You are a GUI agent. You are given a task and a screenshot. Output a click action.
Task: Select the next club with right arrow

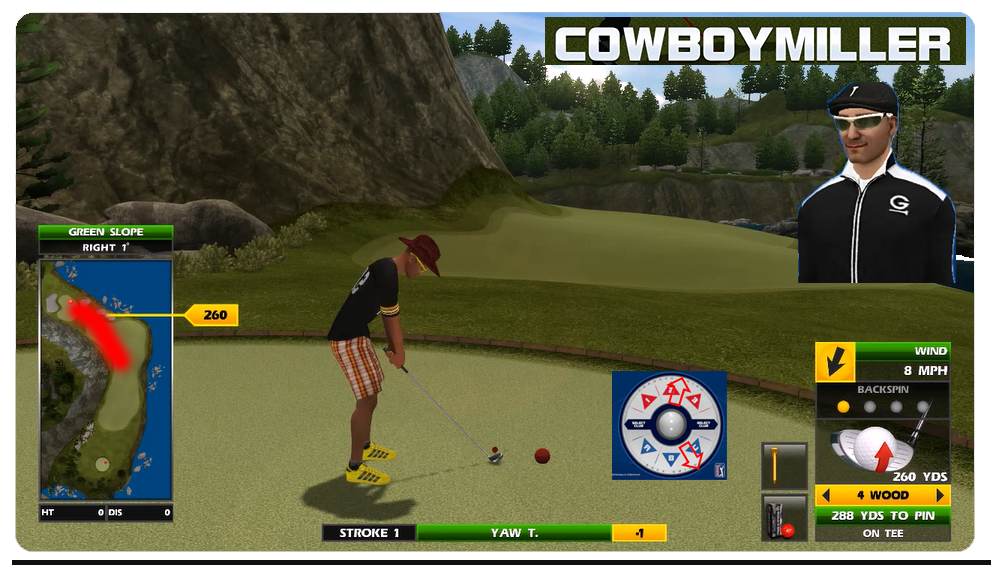(x=940, y=495)
